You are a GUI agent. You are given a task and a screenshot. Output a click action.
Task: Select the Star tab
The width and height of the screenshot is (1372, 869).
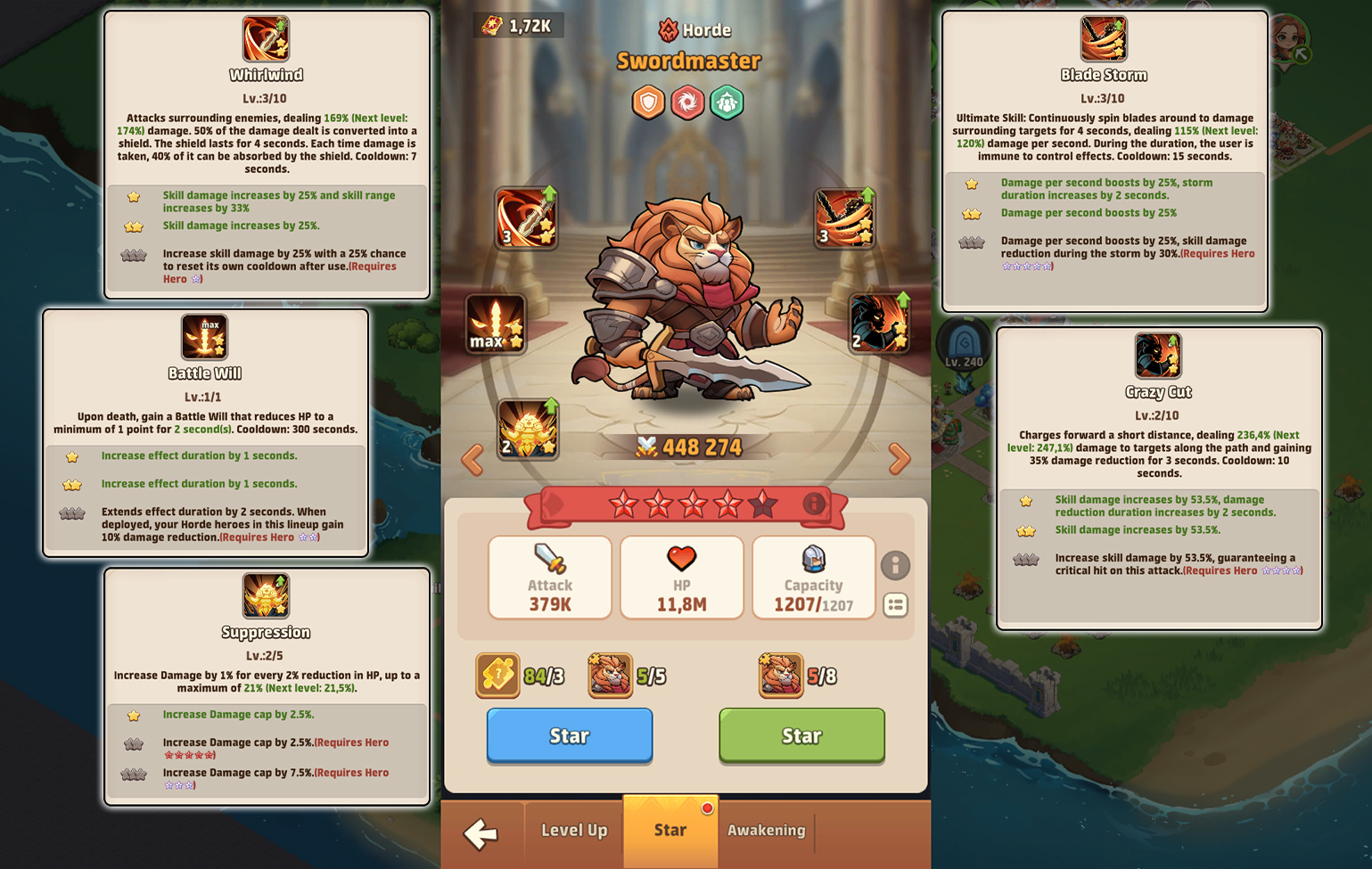pyautogui.click(x=670, y=831)
